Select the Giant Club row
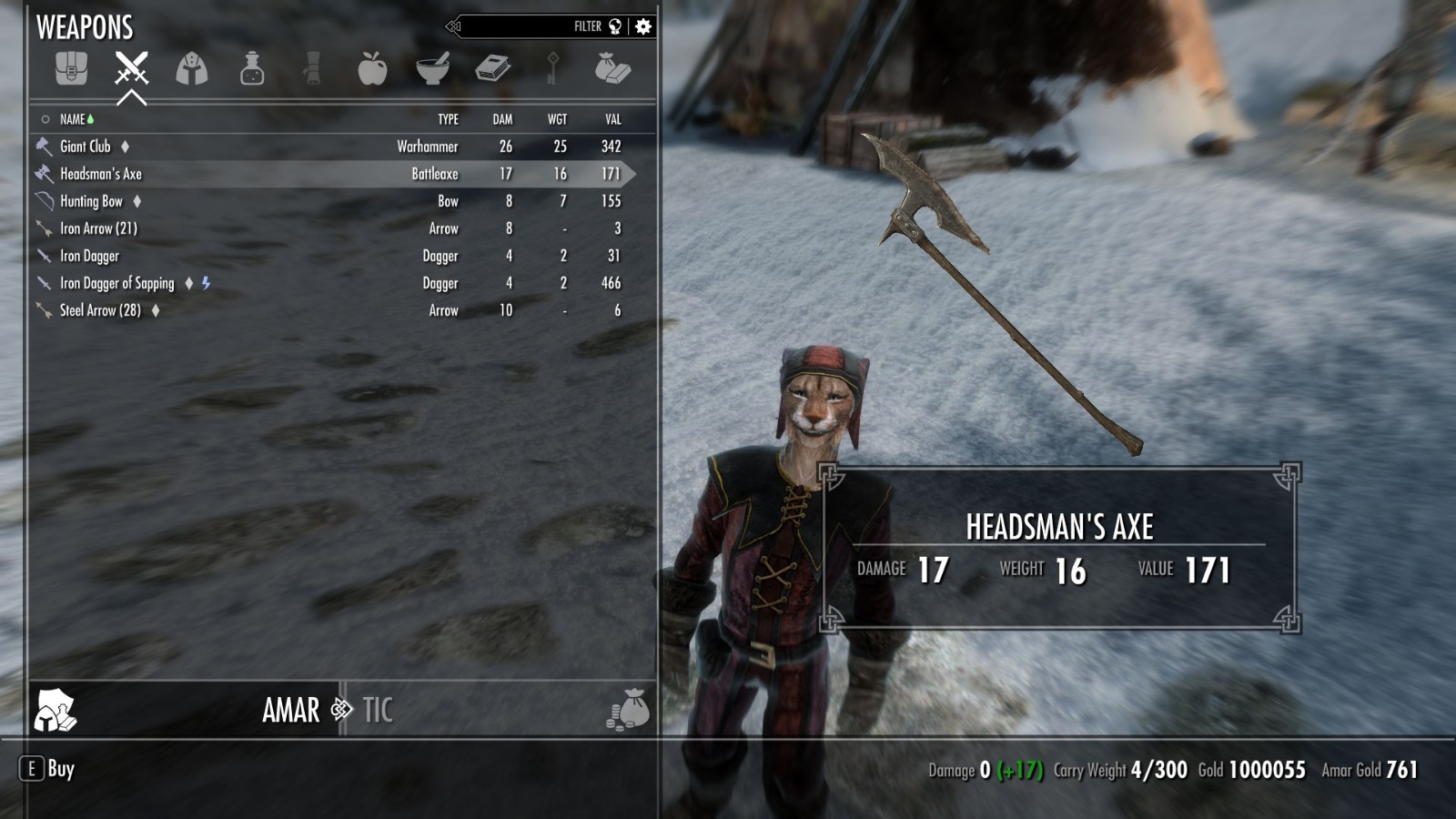This screenshot has height=819, width=1456. tap(86, 147)
